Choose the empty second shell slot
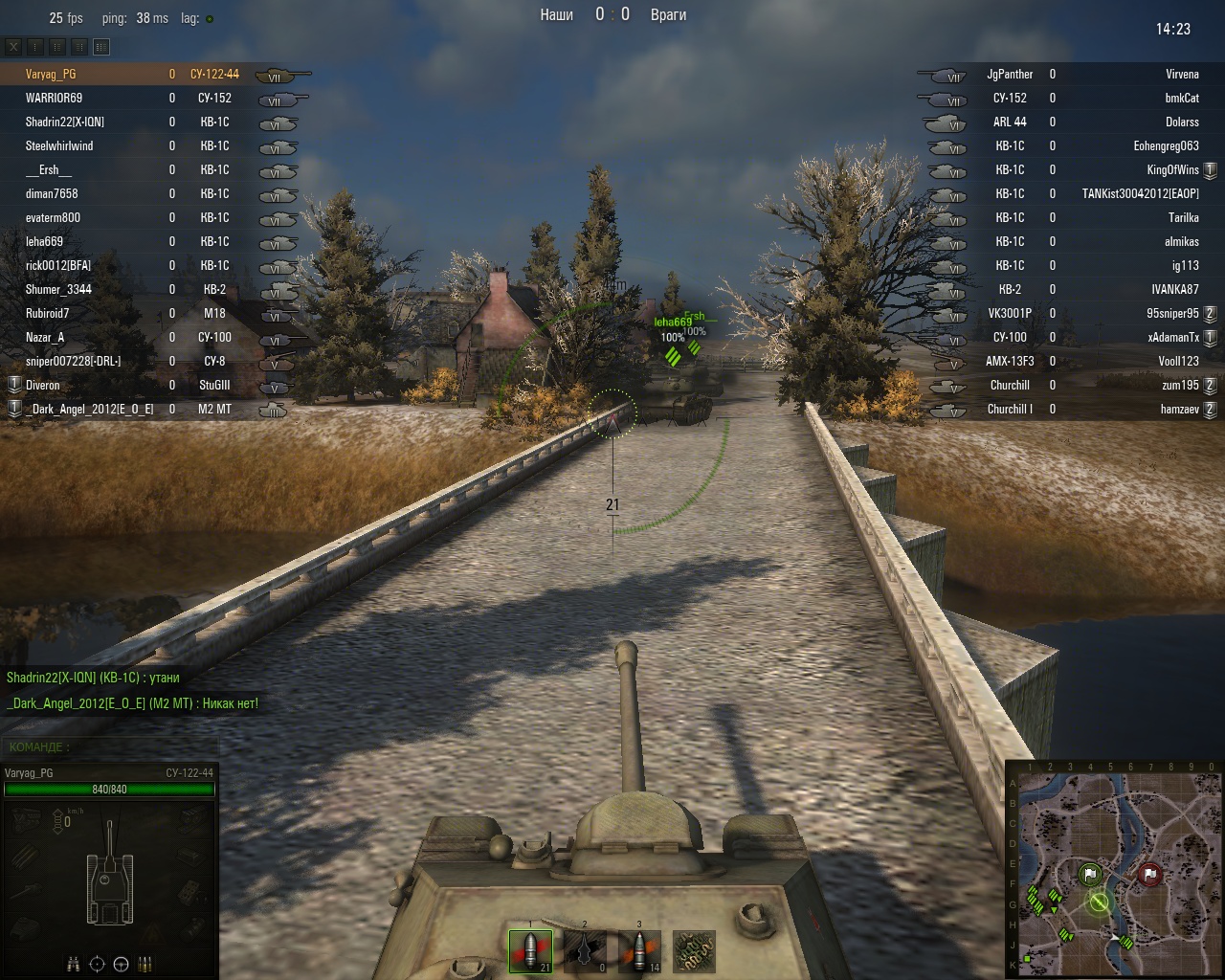The image size is (1225, 980). tap(585, 951)
